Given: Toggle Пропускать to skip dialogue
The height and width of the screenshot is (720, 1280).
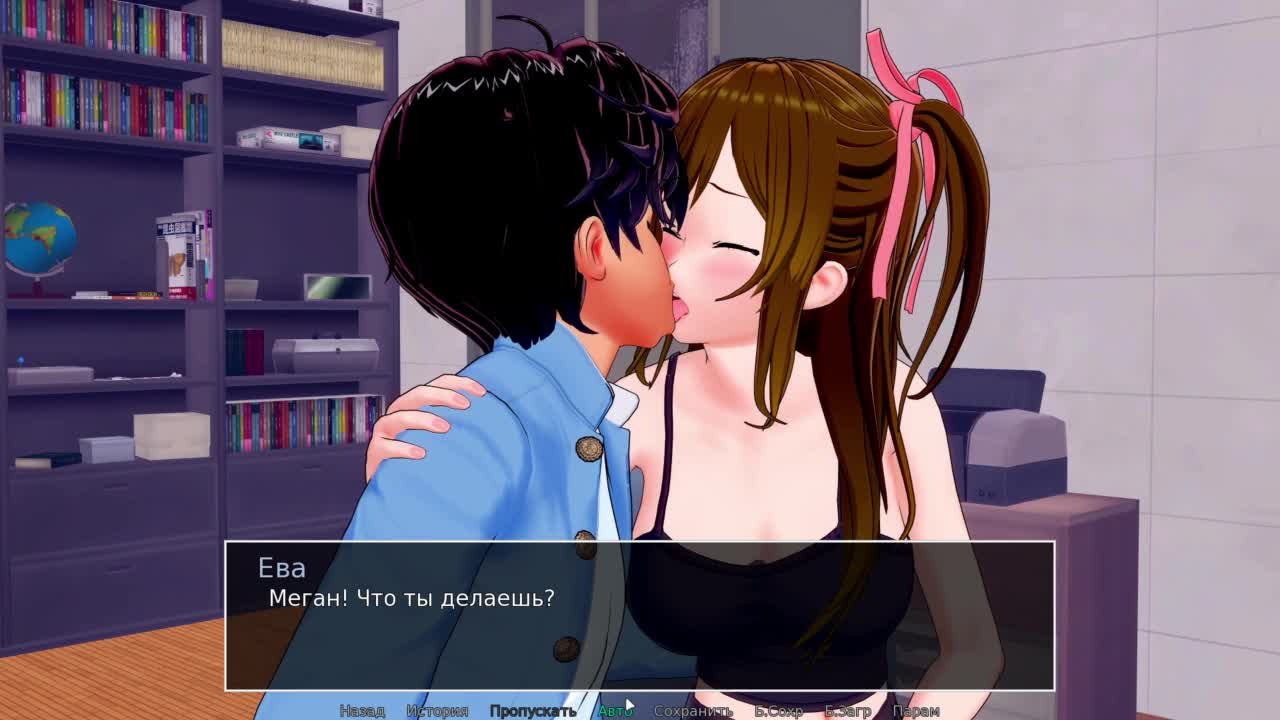Looking at the screenshot, I should tap(532, 711).
